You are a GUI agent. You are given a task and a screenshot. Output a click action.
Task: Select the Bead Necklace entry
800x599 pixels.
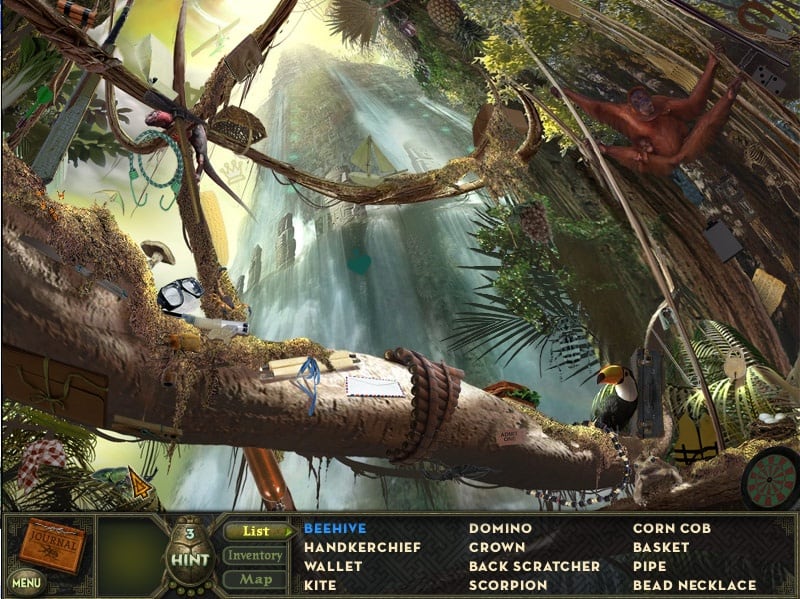tap(694, 585)
